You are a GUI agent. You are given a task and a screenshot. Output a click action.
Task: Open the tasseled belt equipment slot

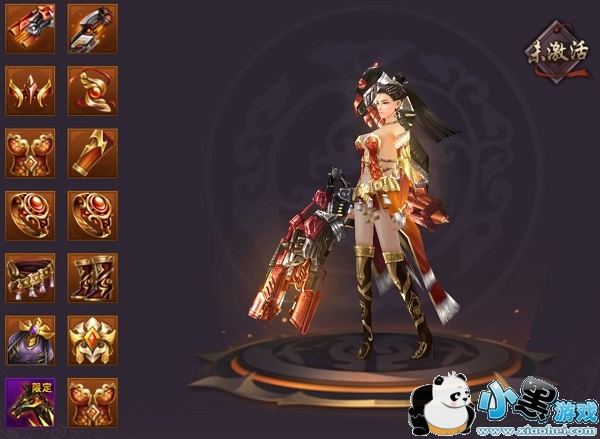pos(30,277)
